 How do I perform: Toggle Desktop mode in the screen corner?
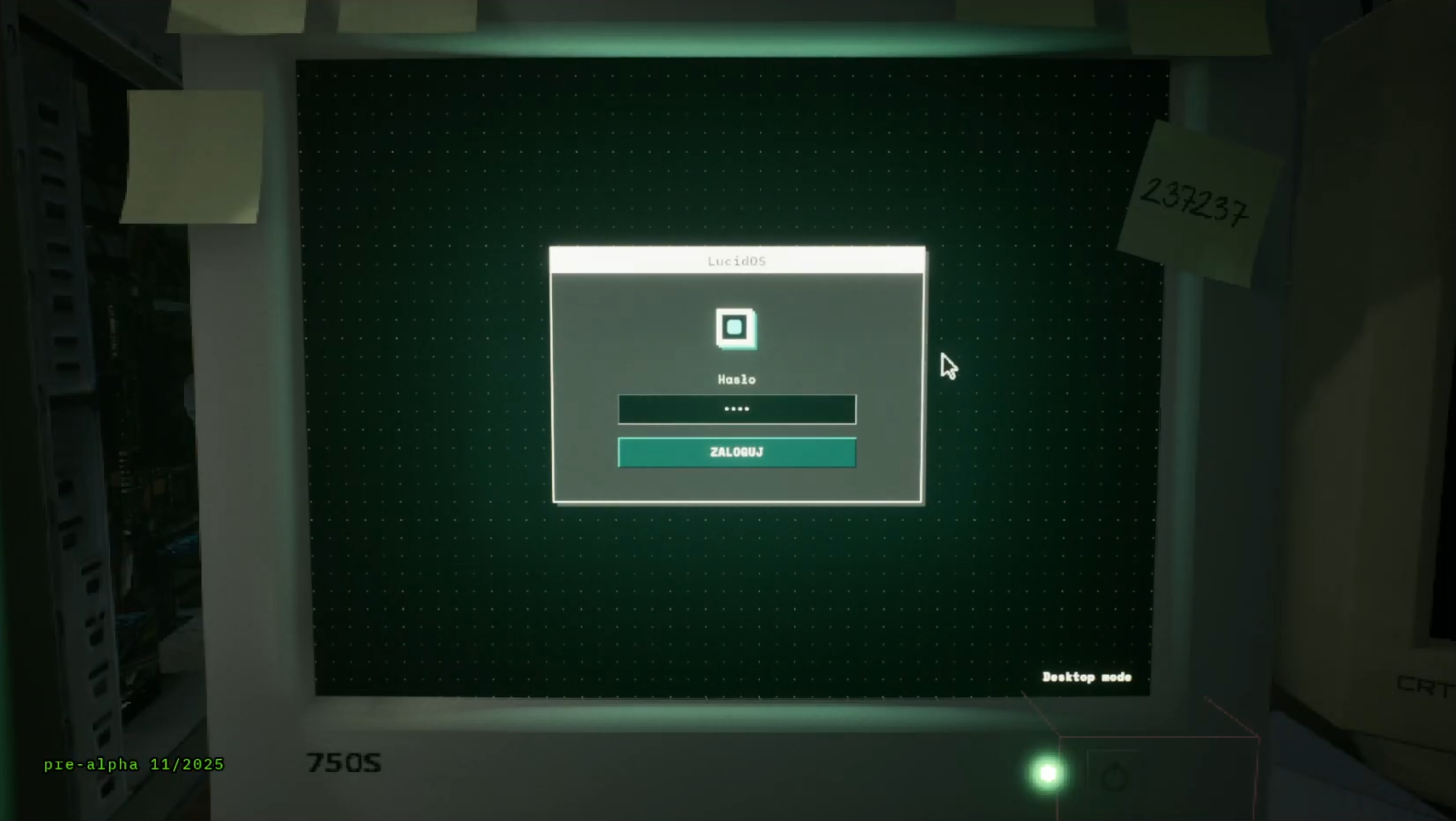(1087, 677)
